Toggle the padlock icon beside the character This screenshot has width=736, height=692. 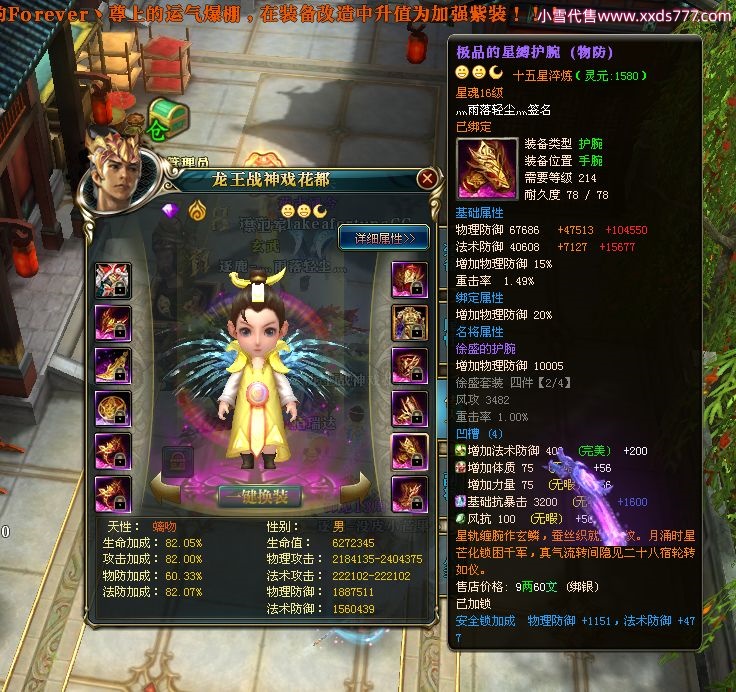(176, 460)
